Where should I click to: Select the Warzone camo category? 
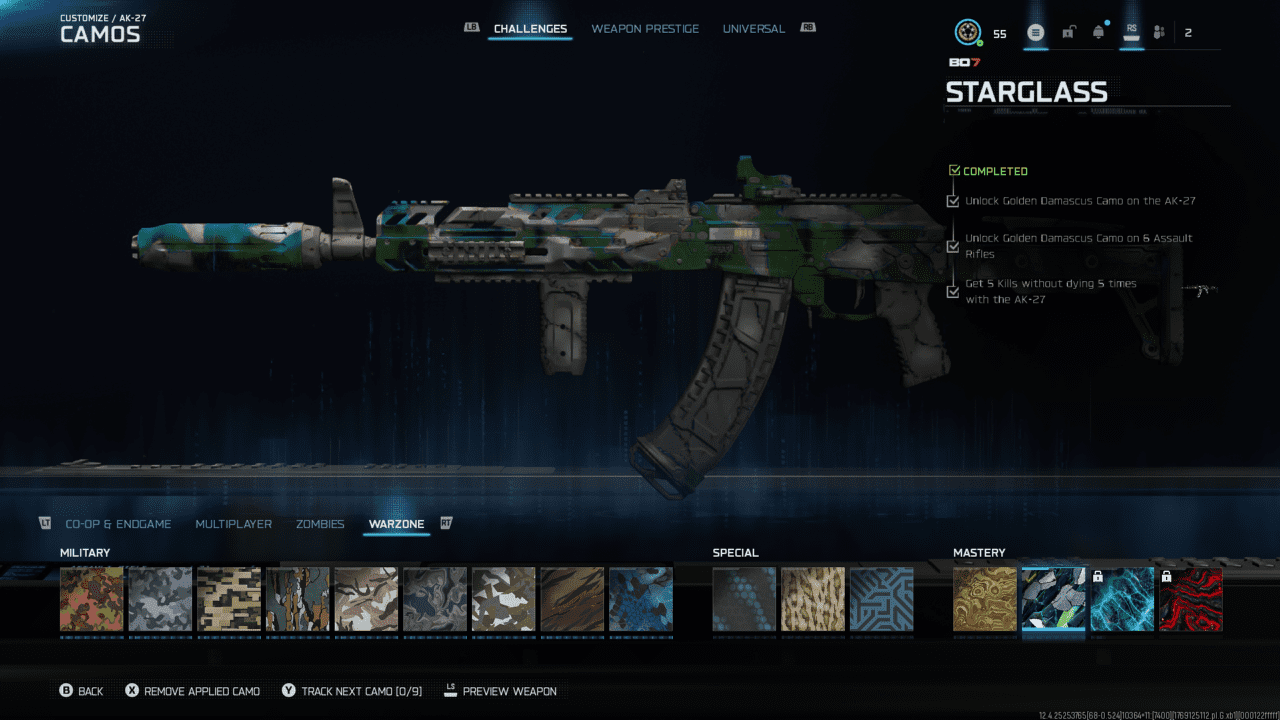coord(396,524)
